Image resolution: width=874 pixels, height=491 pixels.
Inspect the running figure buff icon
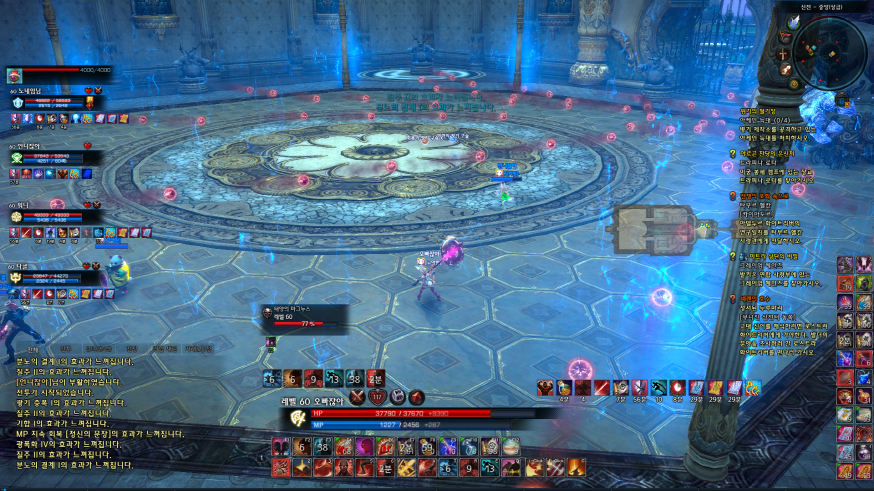click(656, 388)
